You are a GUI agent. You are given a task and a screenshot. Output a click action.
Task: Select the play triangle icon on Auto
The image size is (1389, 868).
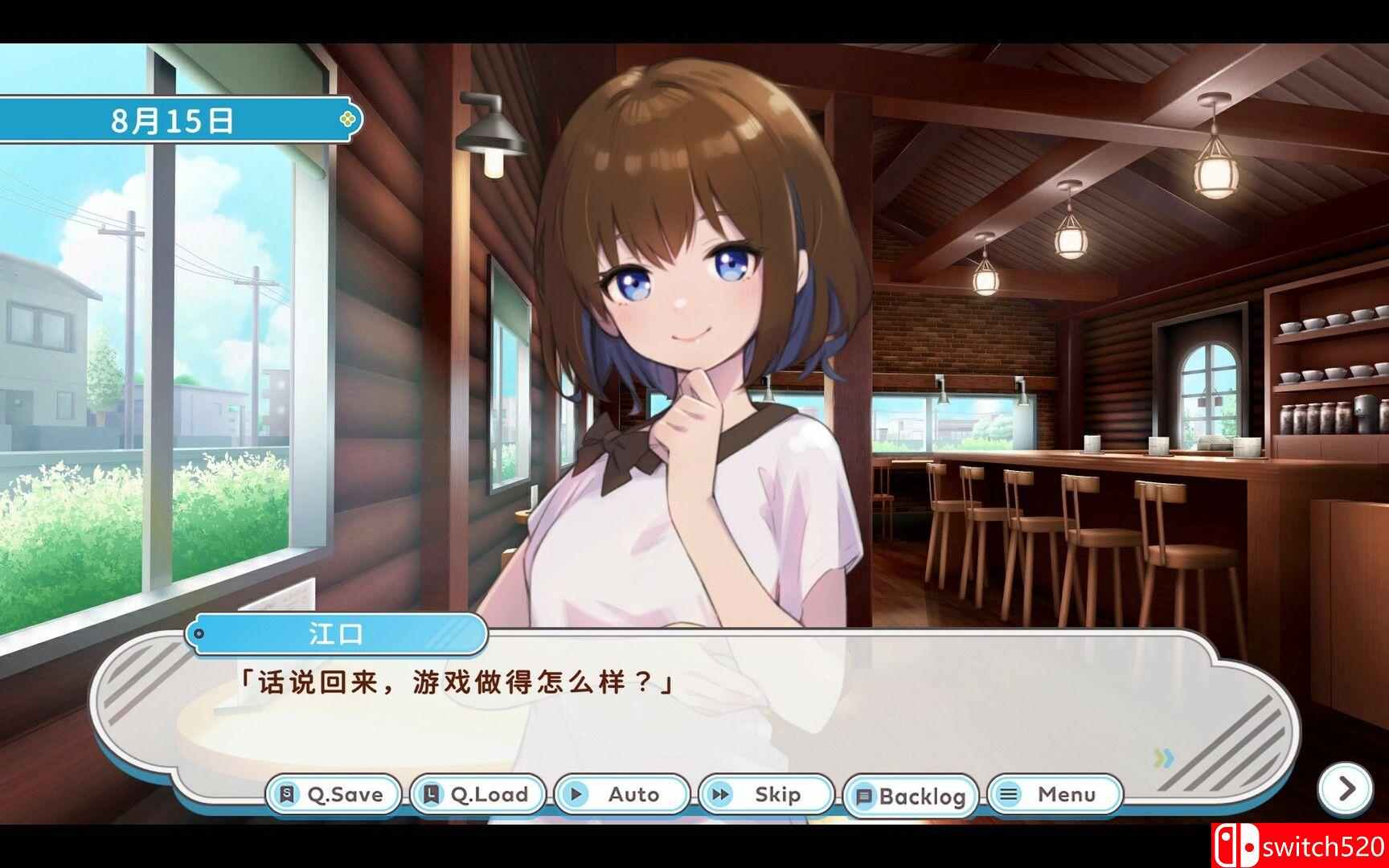coord(576,794)
